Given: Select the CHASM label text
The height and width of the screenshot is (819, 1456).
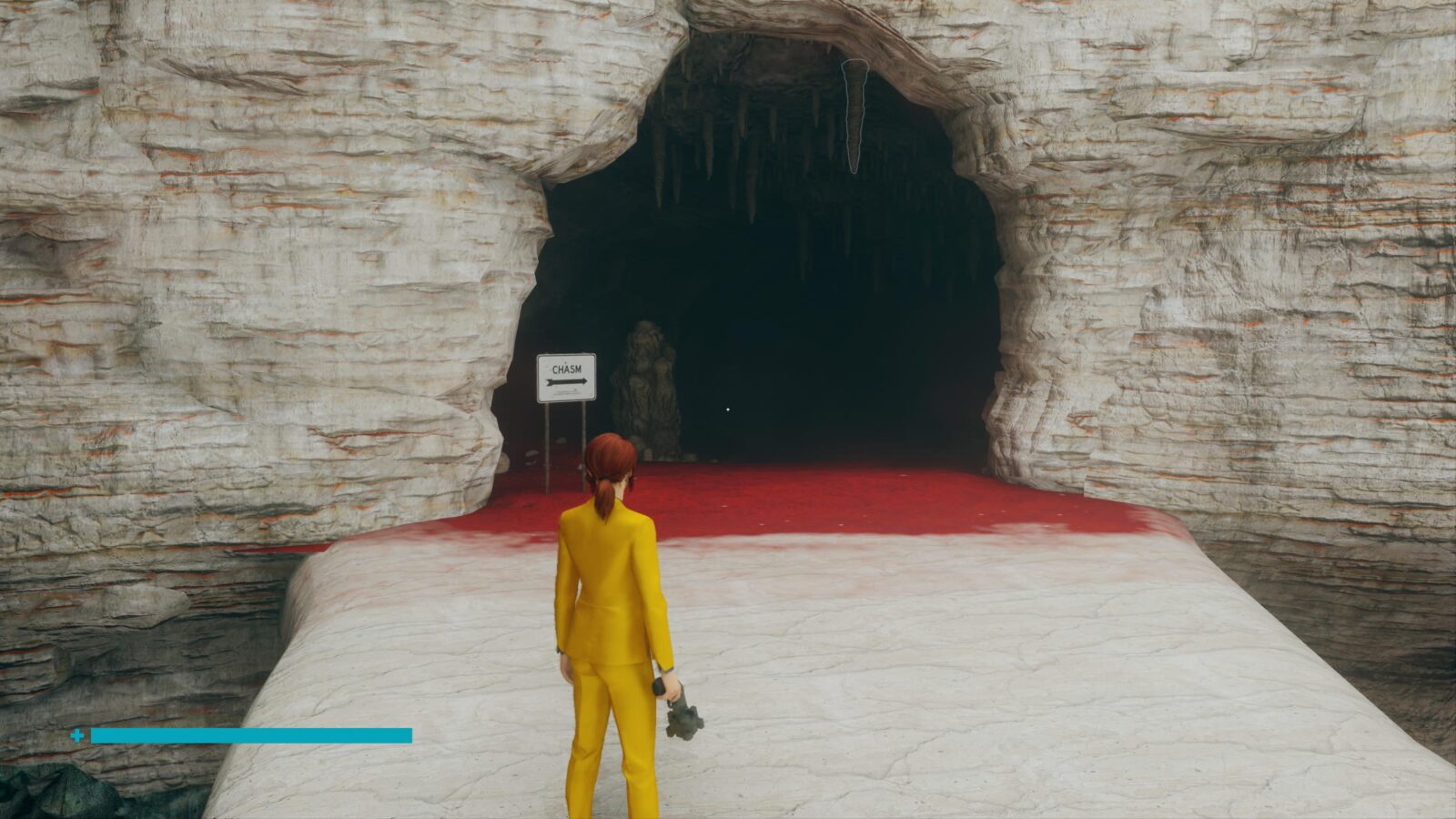Looking at the screenshot, I should [566, 368].
